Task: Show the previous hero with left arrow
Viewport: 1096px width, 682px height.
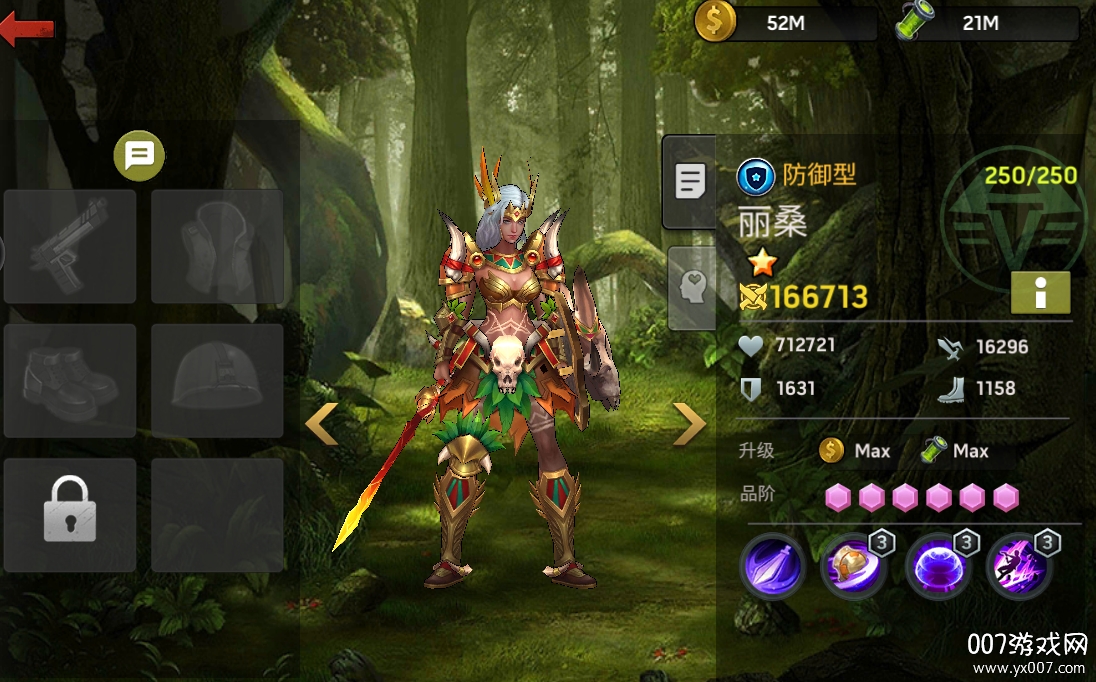Action: (x=322, y=424)
